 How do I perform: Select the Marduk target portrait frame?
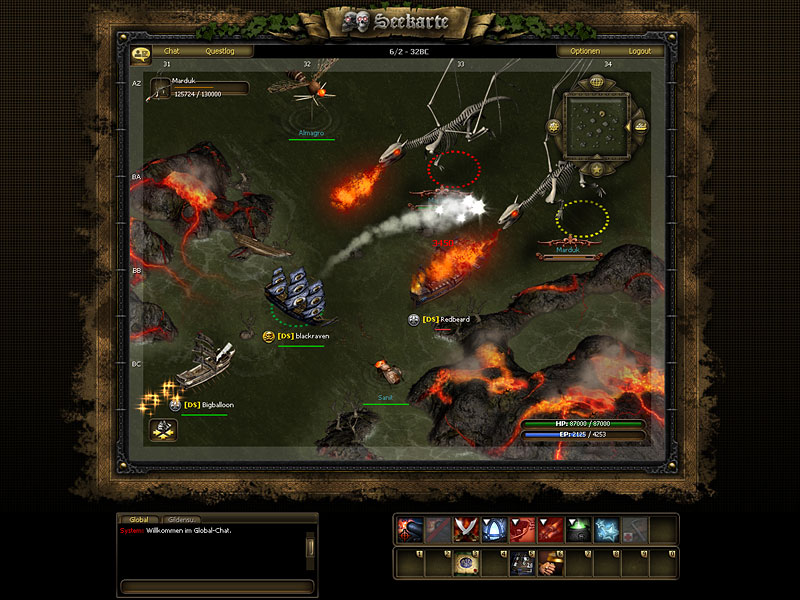pos(196,89)
